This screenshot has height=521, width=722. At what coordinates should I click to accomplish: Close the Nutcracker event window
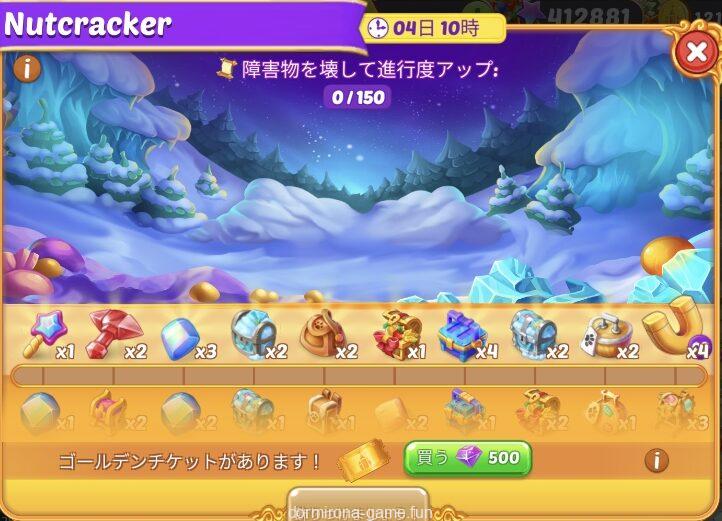coord(695,51)
